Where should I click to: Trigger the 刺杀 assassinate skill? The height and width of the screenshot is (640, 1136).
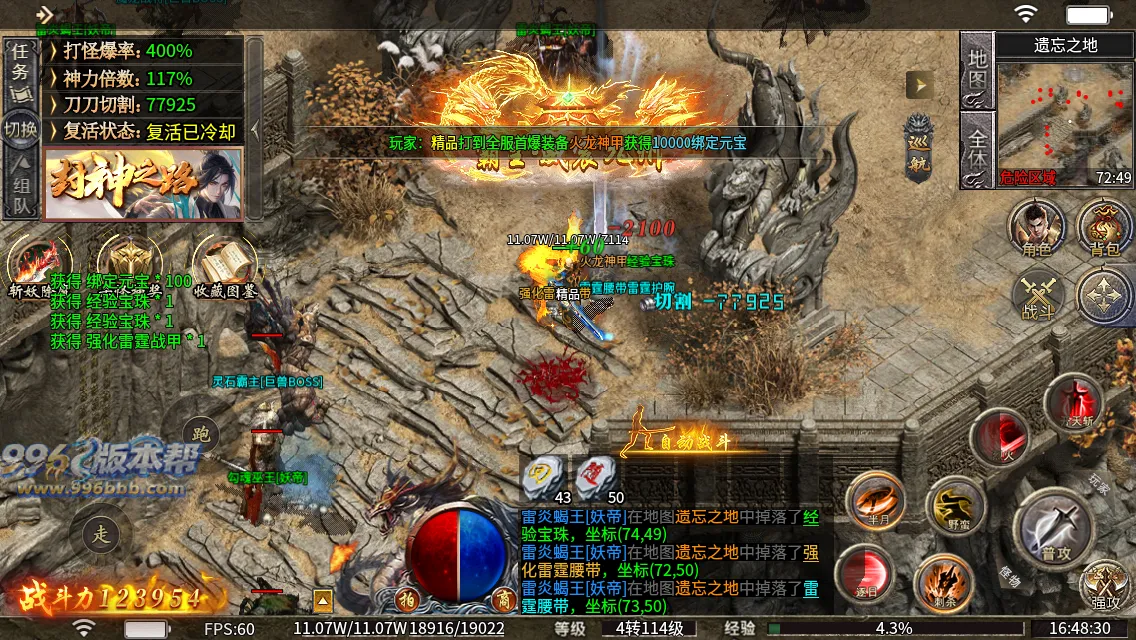943,582
